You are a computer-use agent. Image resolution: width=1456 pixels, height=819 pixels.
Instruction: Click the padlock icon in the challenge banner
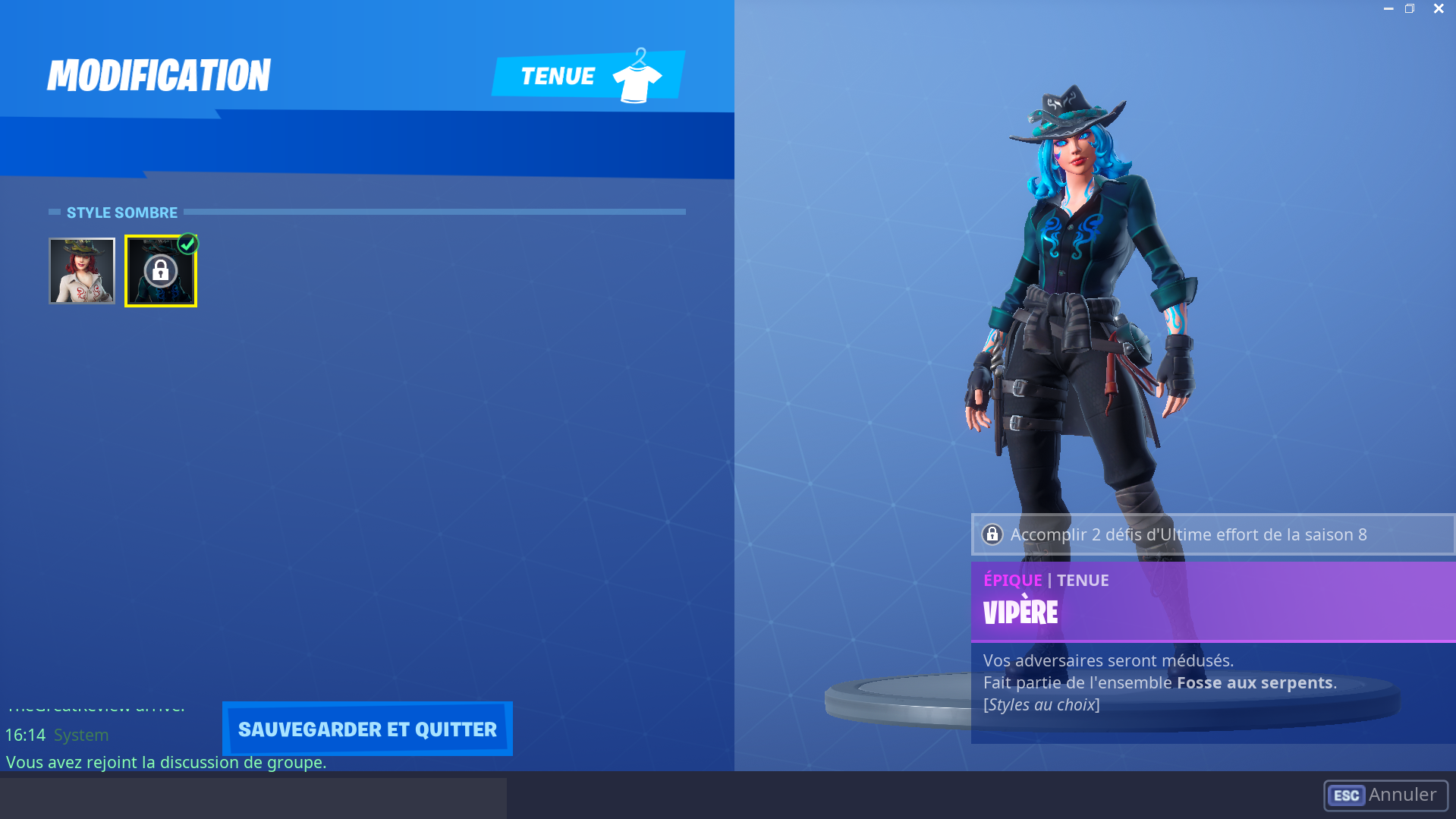coord(992,534)
